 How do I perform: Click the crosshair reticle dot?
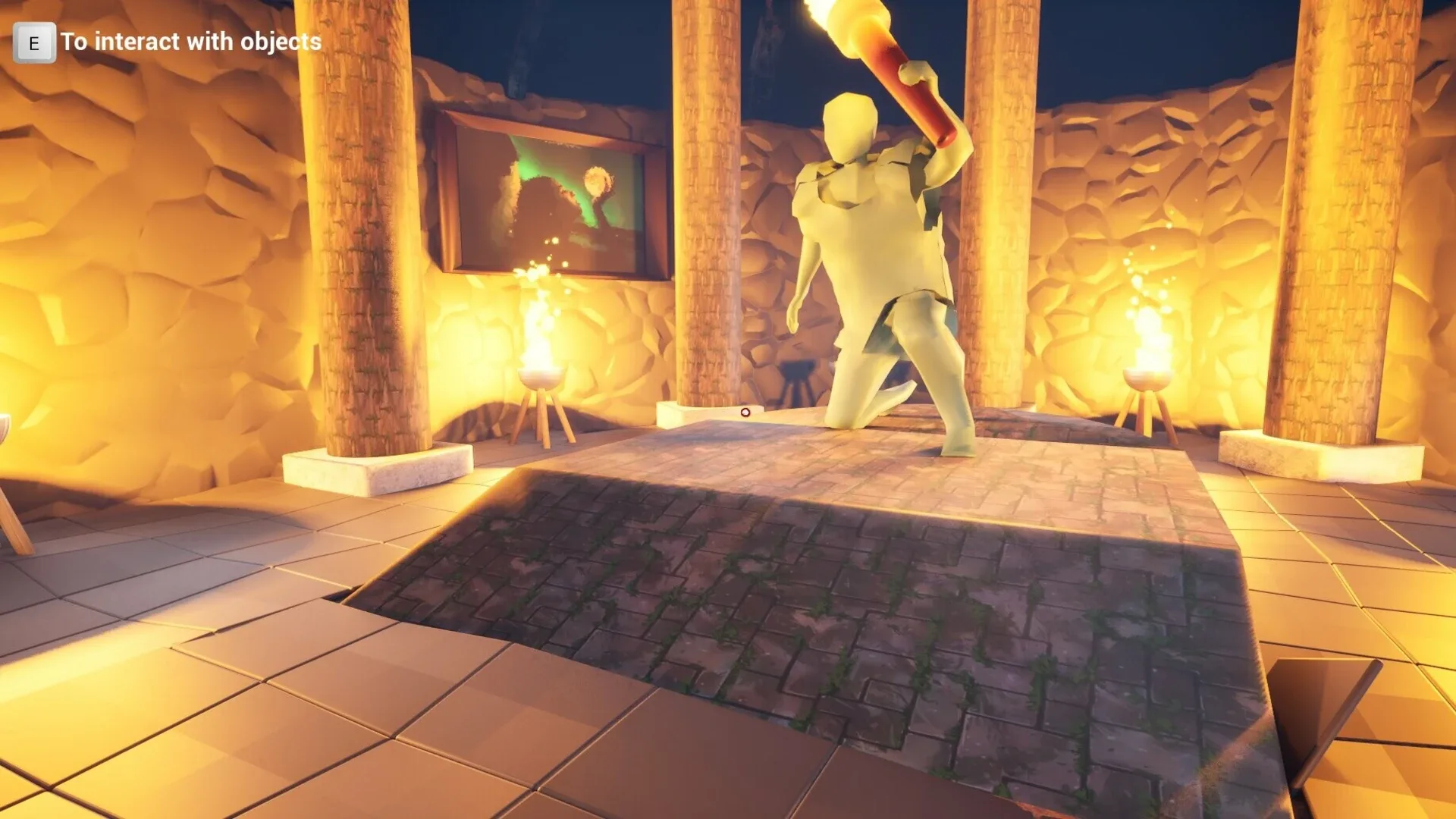745,413
